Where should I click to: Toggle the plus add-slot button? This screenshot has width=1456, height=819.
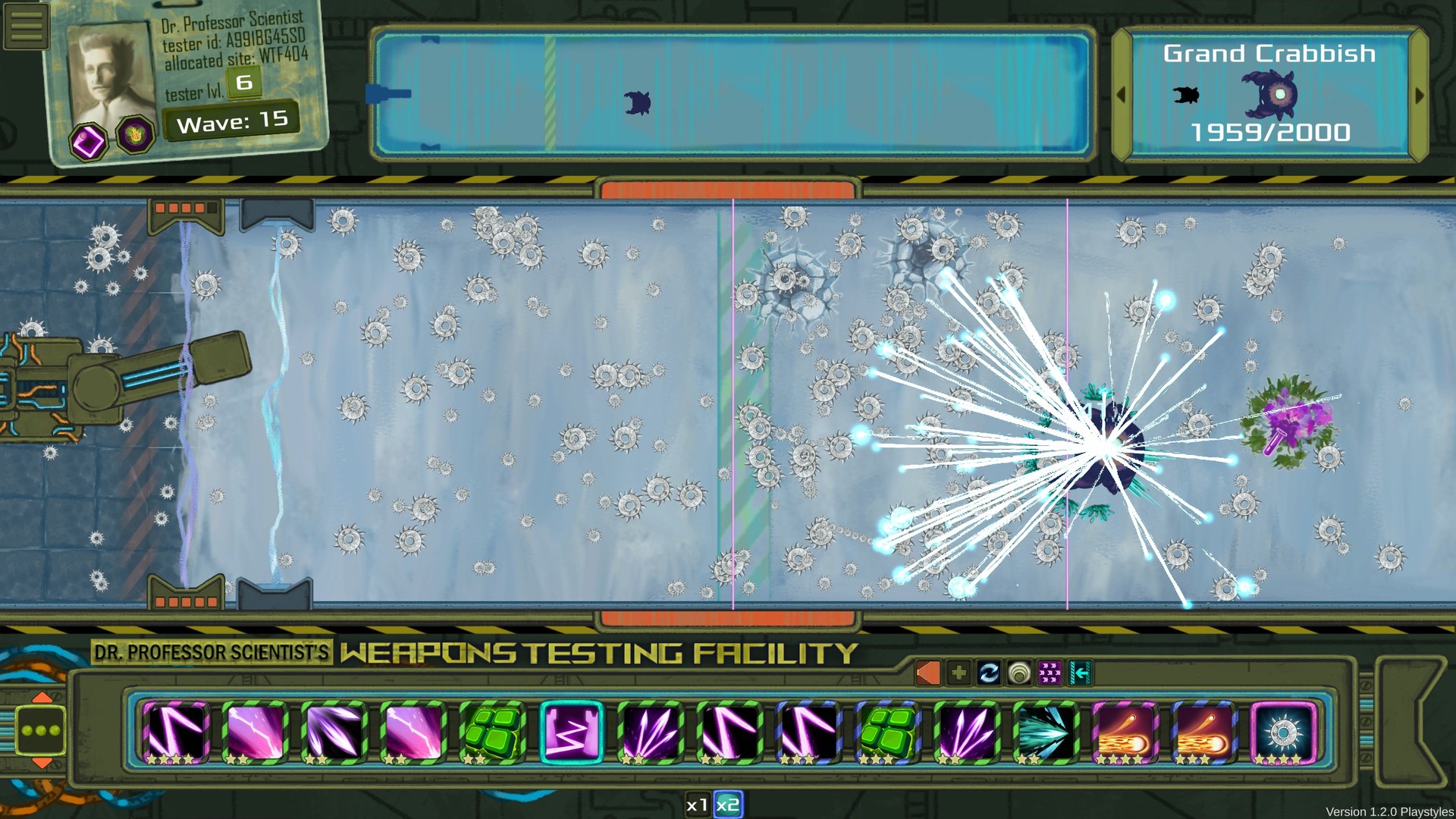[x=957, y=671]
